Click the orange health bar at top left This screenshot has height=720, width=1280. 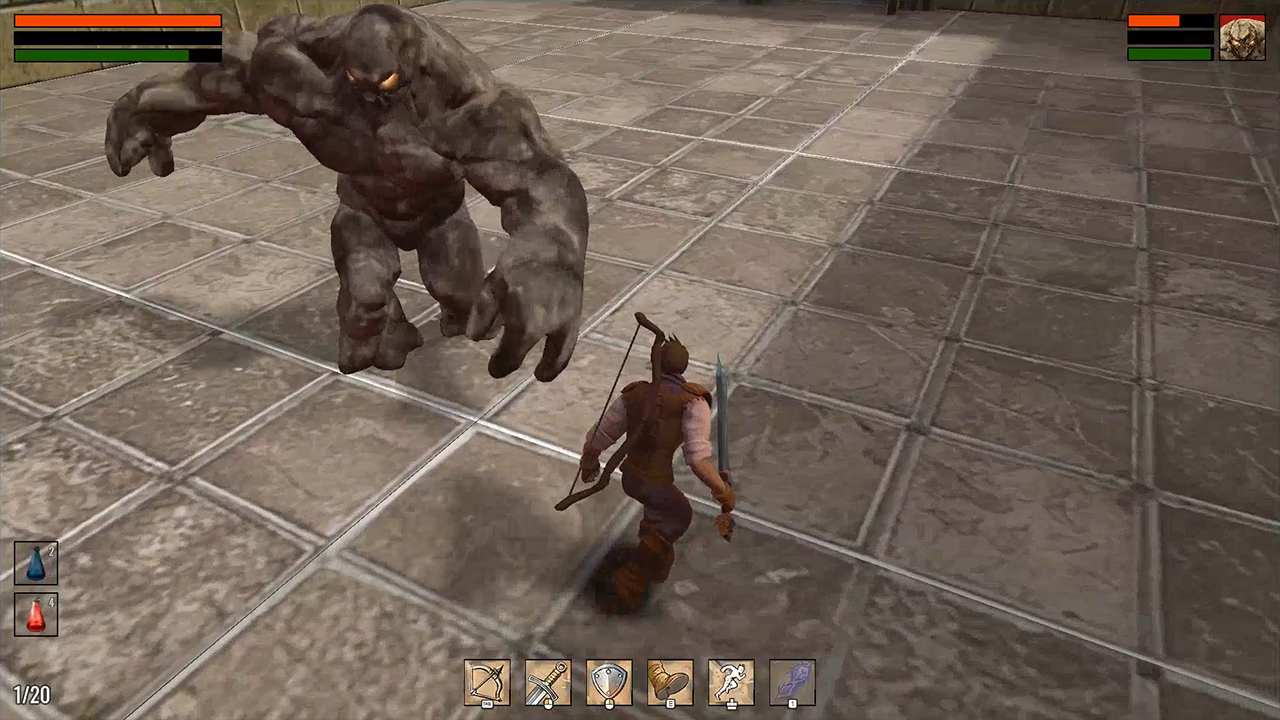click(117, 20)
